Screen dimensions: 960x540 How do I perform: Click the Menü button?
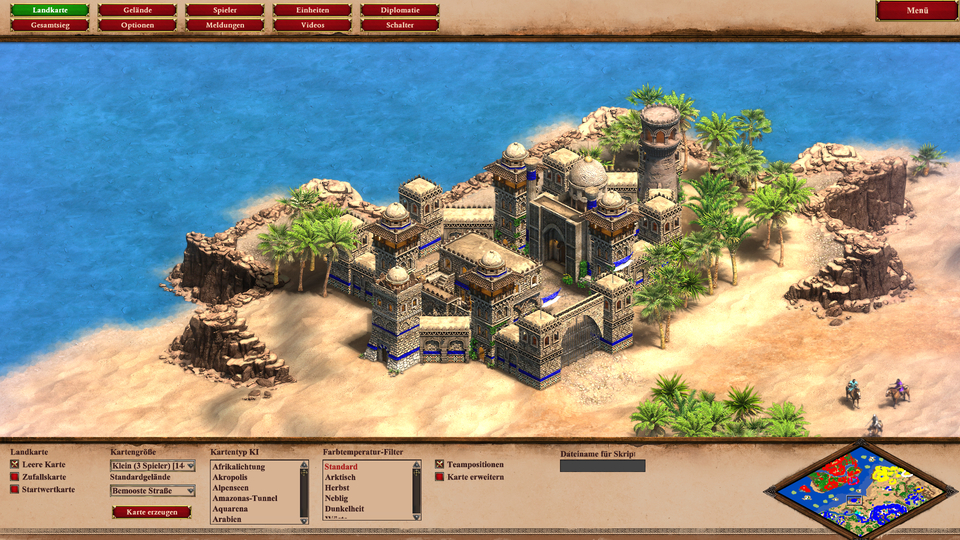(917, 11)
